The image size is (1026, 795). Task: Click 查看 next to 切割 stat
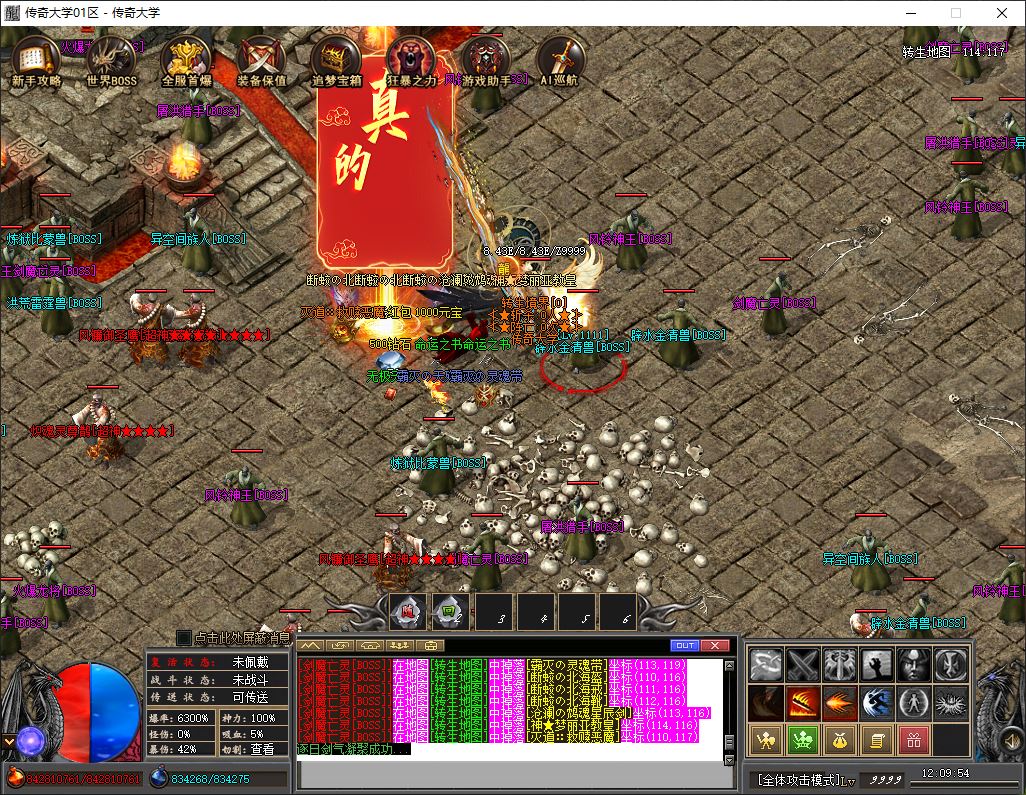[x=262, y=748]
